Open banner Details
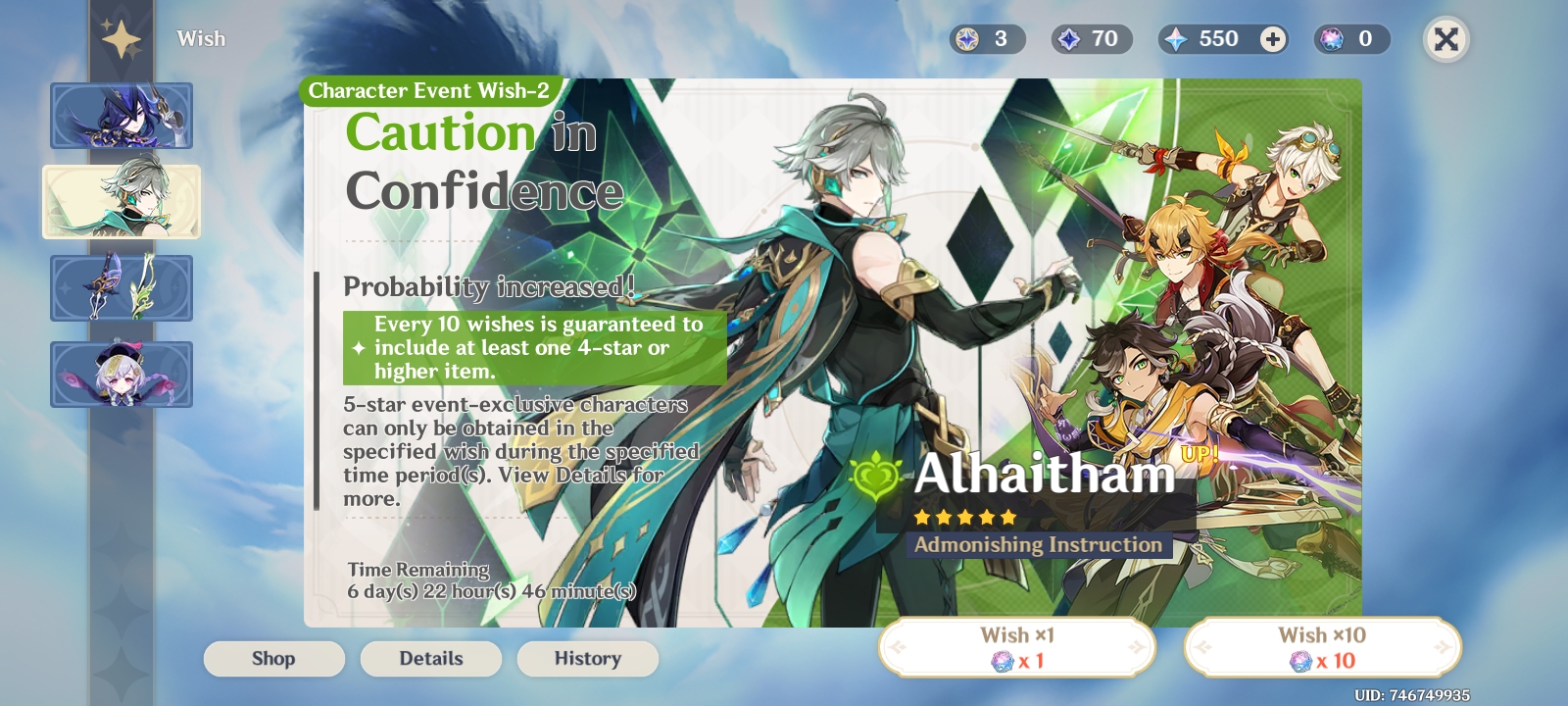Image resolution: width=1568 pixels, height=706 pixels. point(431,658)
